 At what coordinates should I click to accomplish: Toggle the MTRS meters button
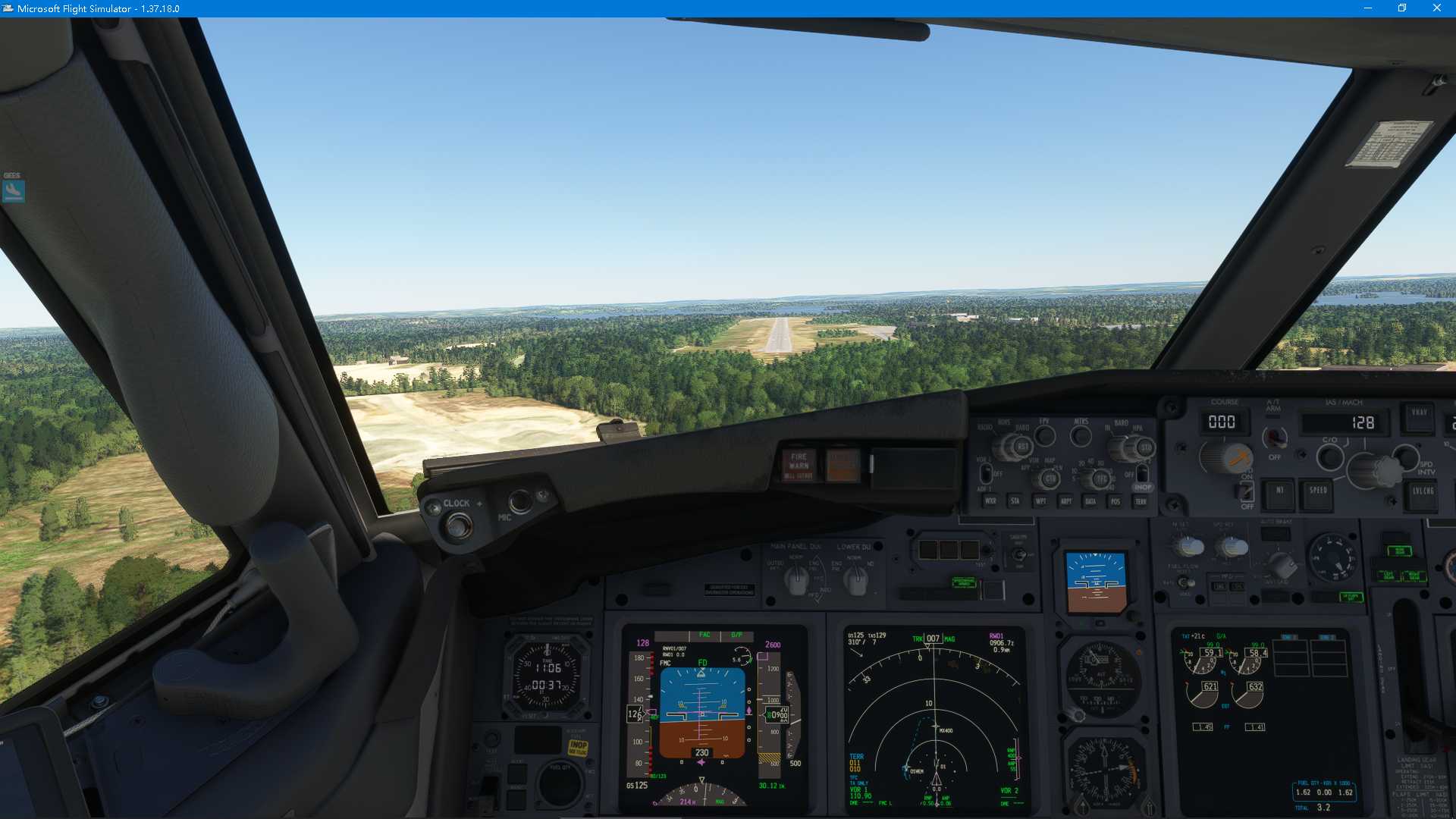point(1081,436)
